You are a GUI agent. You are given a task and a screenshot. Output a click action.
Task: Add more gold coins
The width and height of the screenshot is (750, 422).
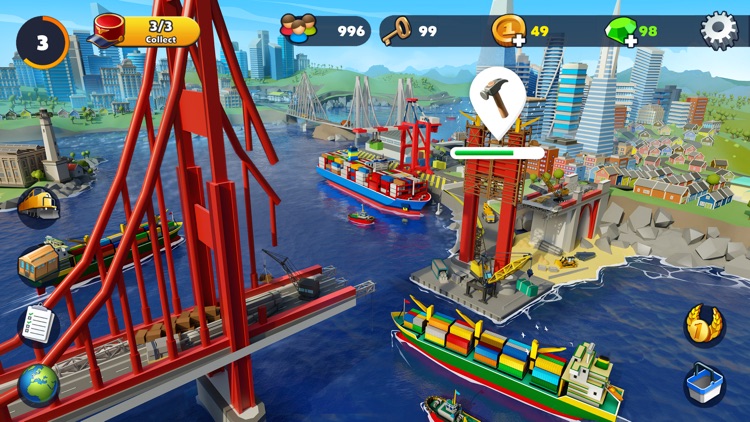(x=511, y=31)
